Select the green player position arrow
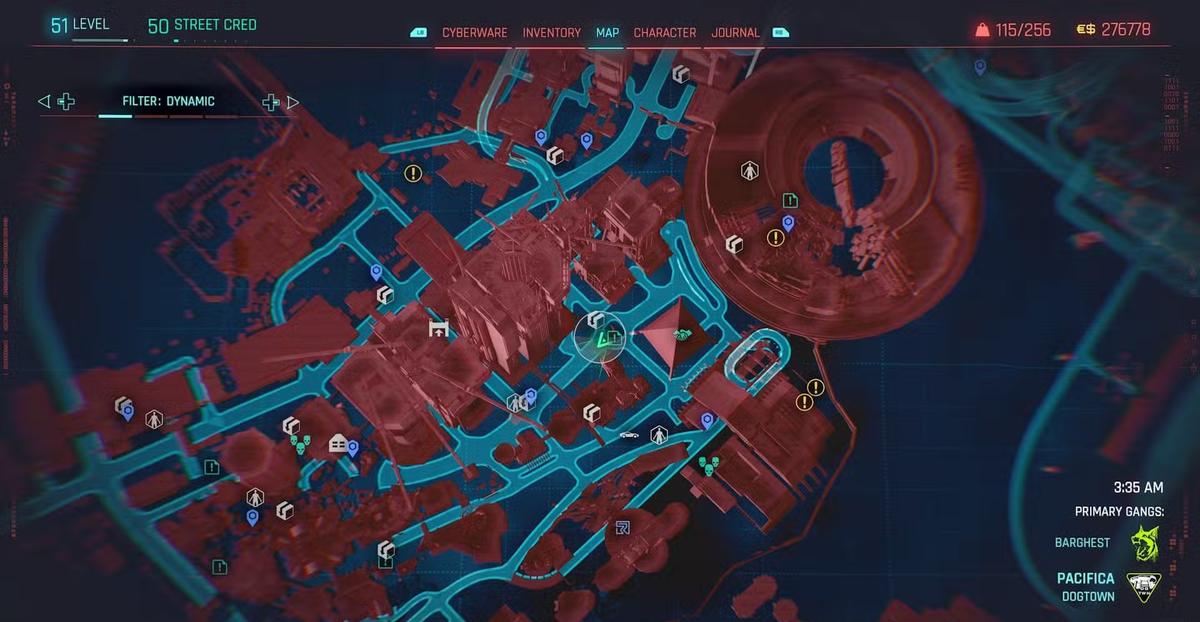 pyautogui.click(x=603, y=341)
